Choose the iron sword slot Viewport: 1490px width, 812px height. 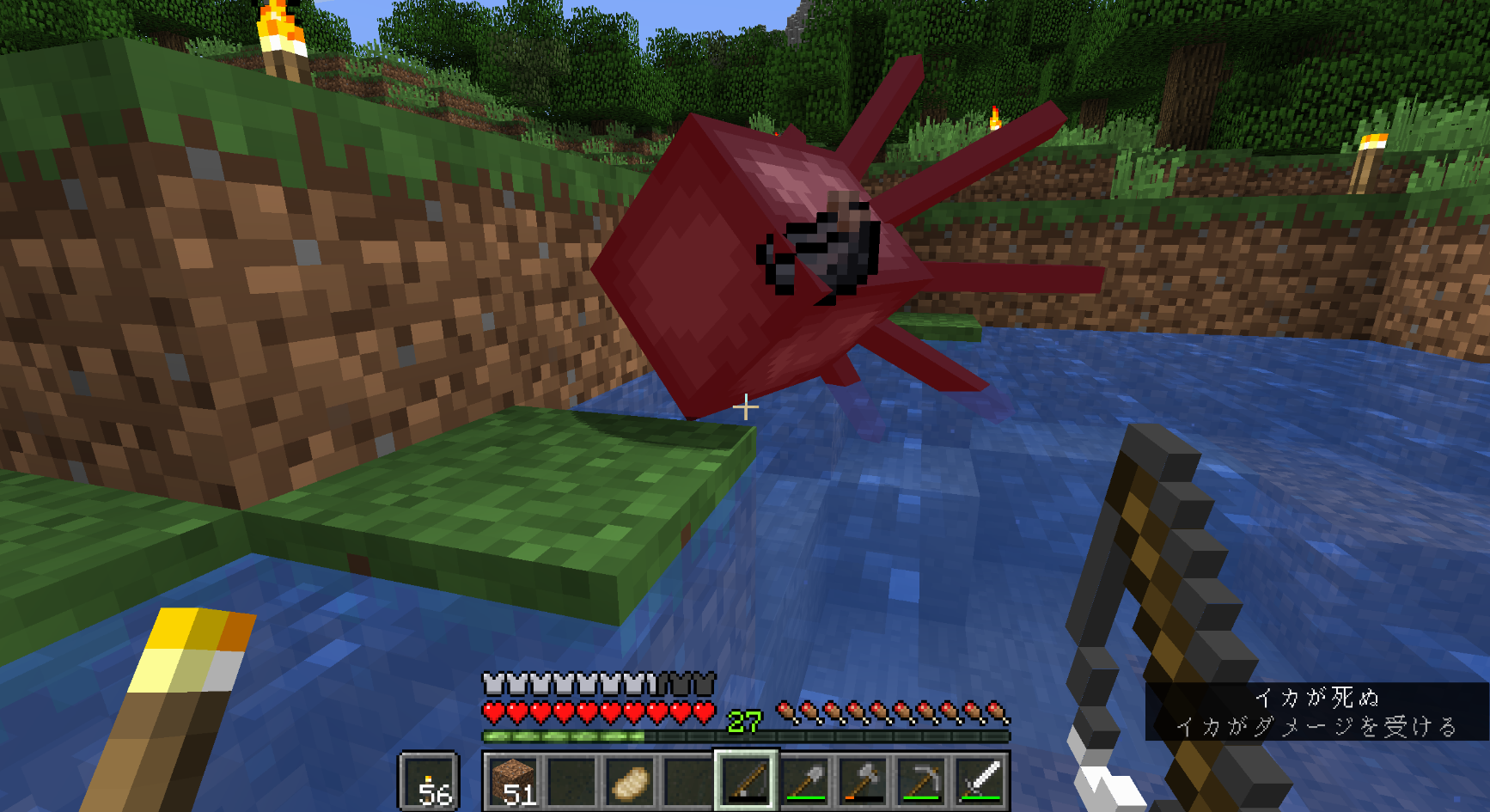(x=980, y=781)
